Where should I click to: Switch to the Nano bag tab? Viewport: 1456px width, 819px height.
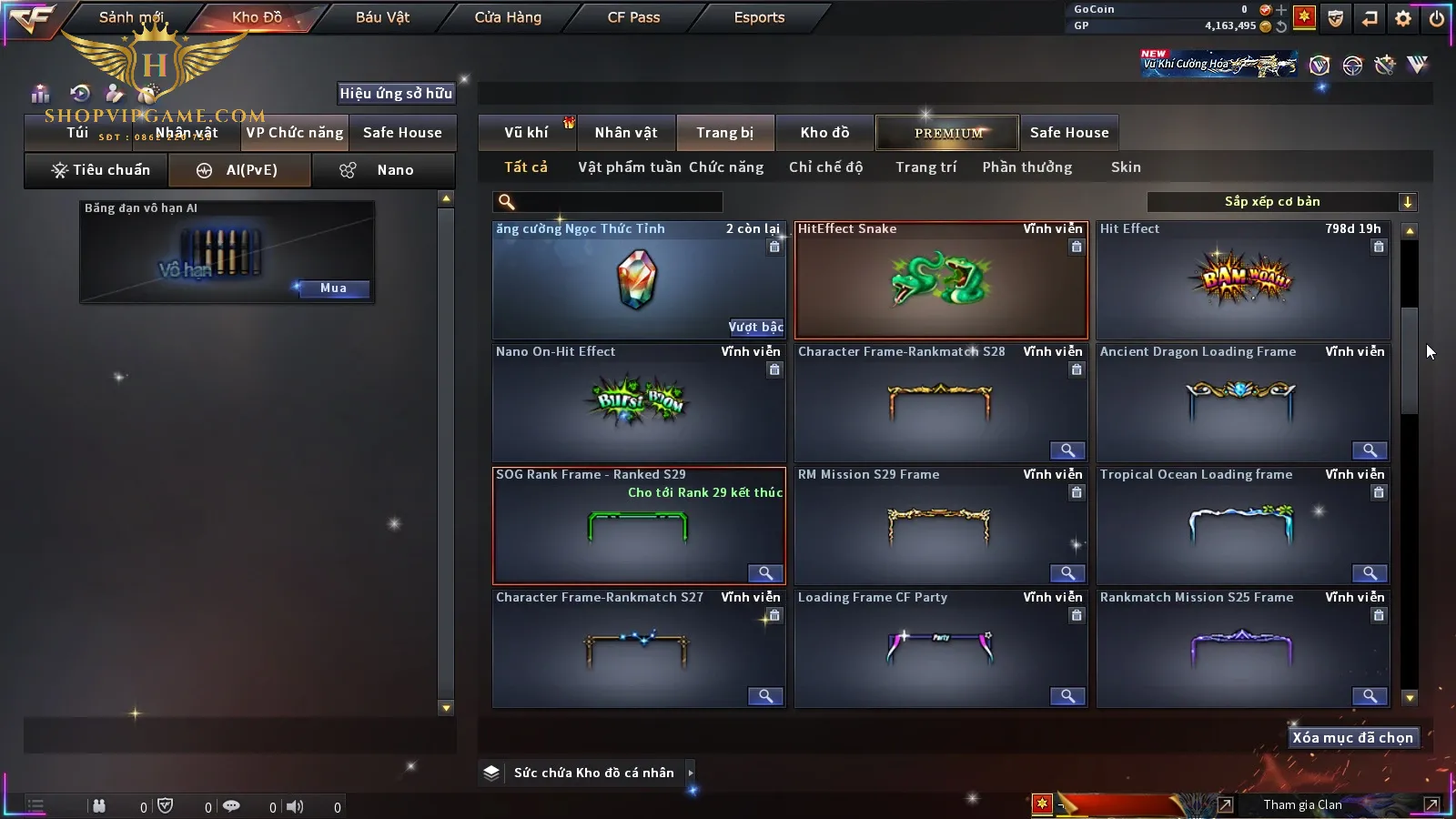(x=383, y=170)
